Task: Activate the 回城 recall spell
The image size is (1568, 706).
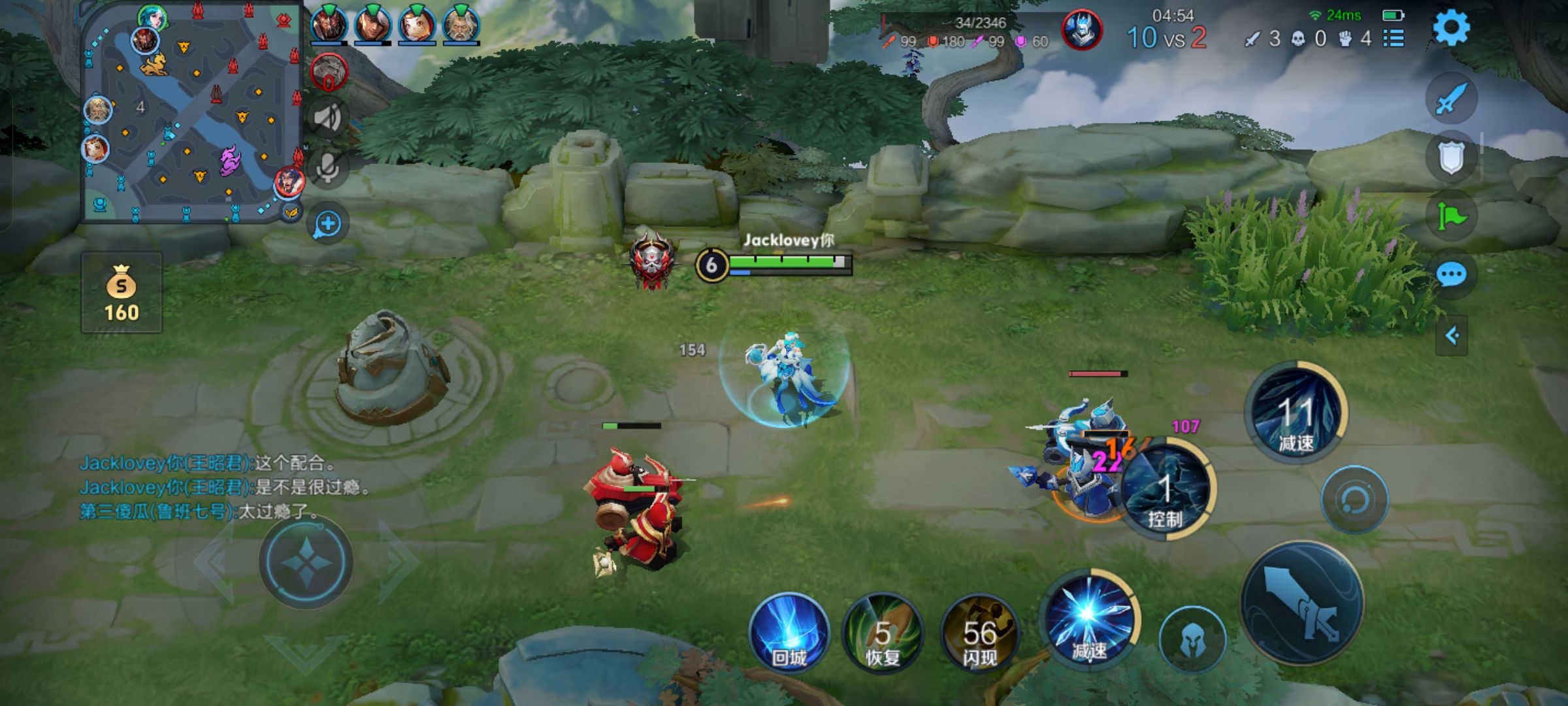Action: (x=789, y=633)
